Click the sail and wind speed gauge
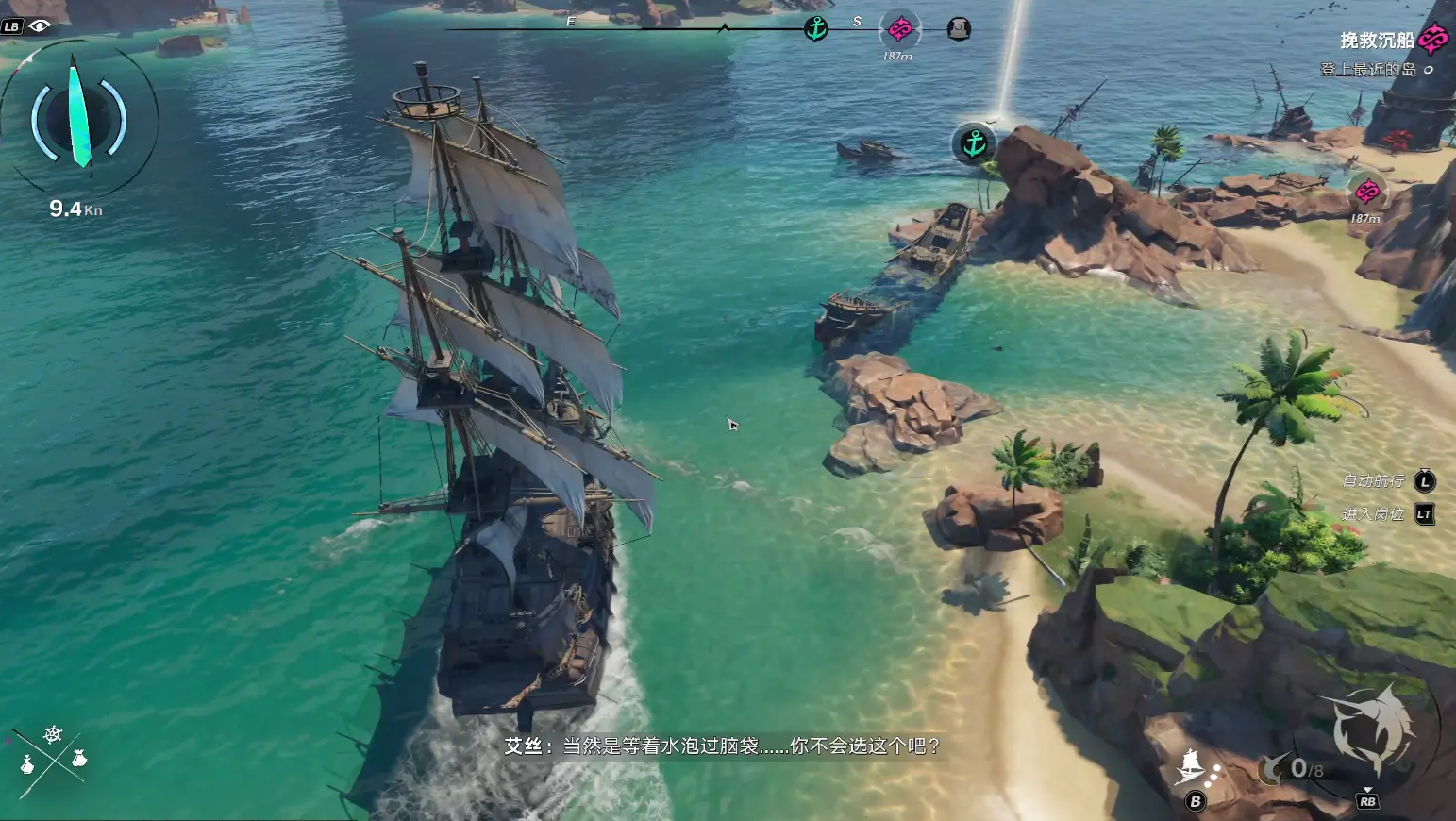1456x821 pixels. click(x=78, y=118)
